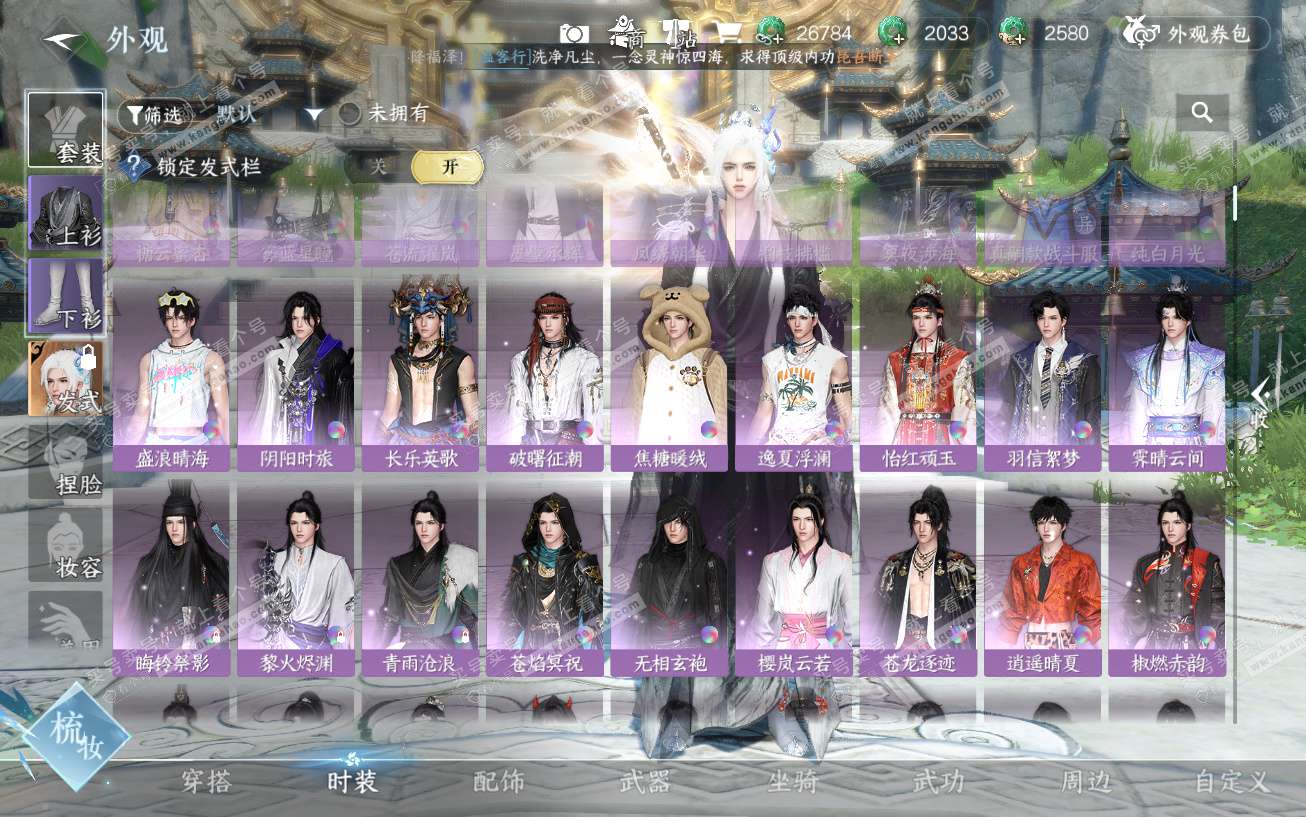Open the camera screenshot icon
The height and width of the screenshot is (817, 1306).
(573, 33)
